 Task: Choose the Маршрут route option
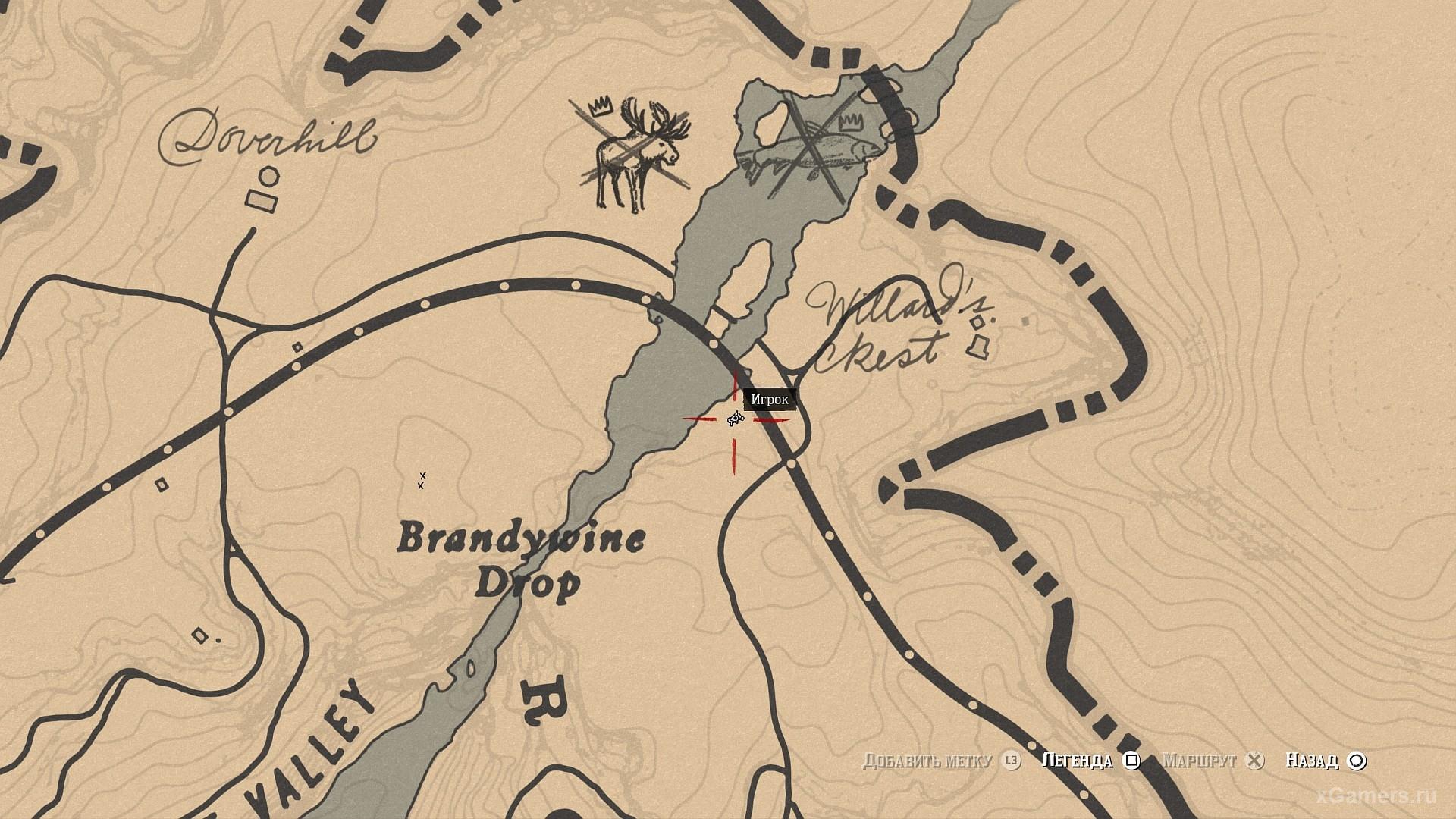point(1200,761)
